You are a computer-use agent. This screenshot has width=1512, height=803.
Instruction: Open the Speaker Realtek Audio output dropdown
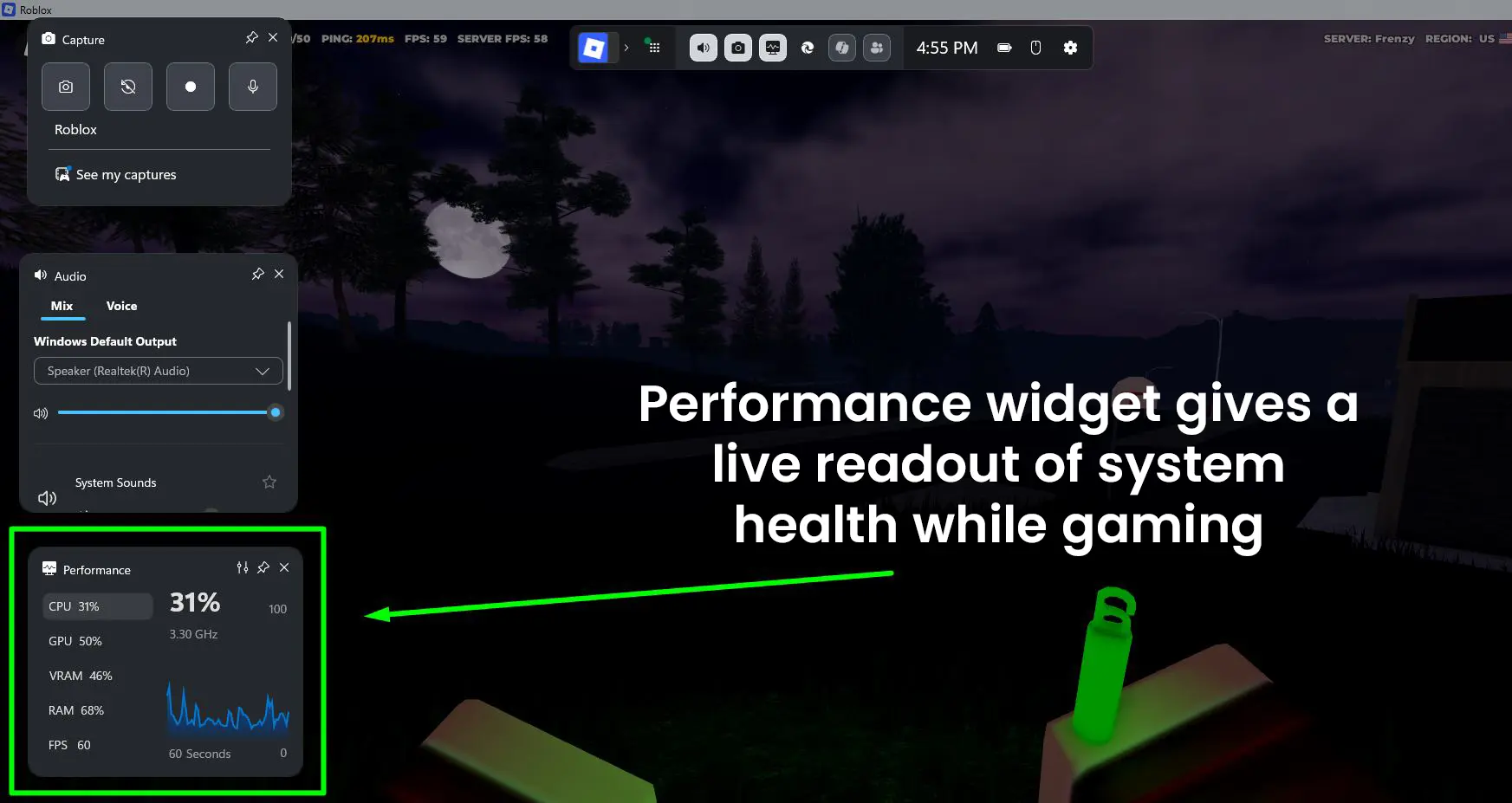click(x=158, y=371)
